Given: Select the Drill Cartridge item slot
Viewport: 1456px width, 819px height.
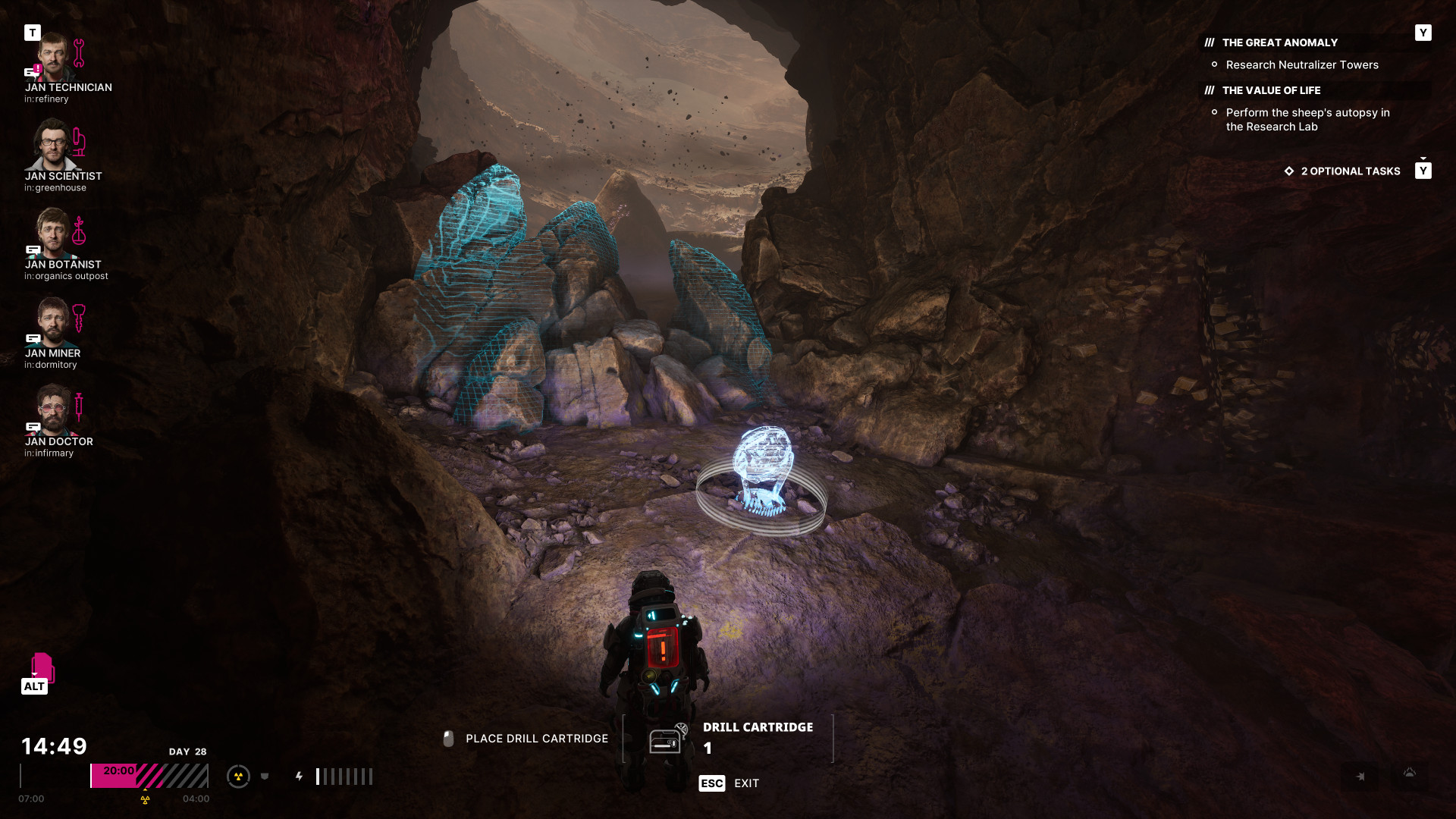Looking at the screenshot, I should (x=728, y=738).
